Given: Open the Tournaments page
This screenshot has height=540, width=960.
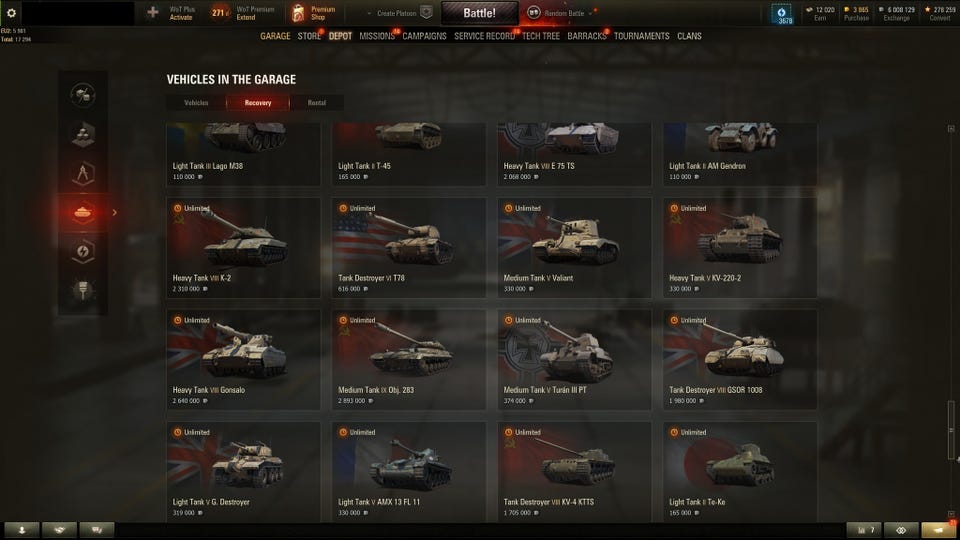Looking at the screenshot, I should 642,36.
